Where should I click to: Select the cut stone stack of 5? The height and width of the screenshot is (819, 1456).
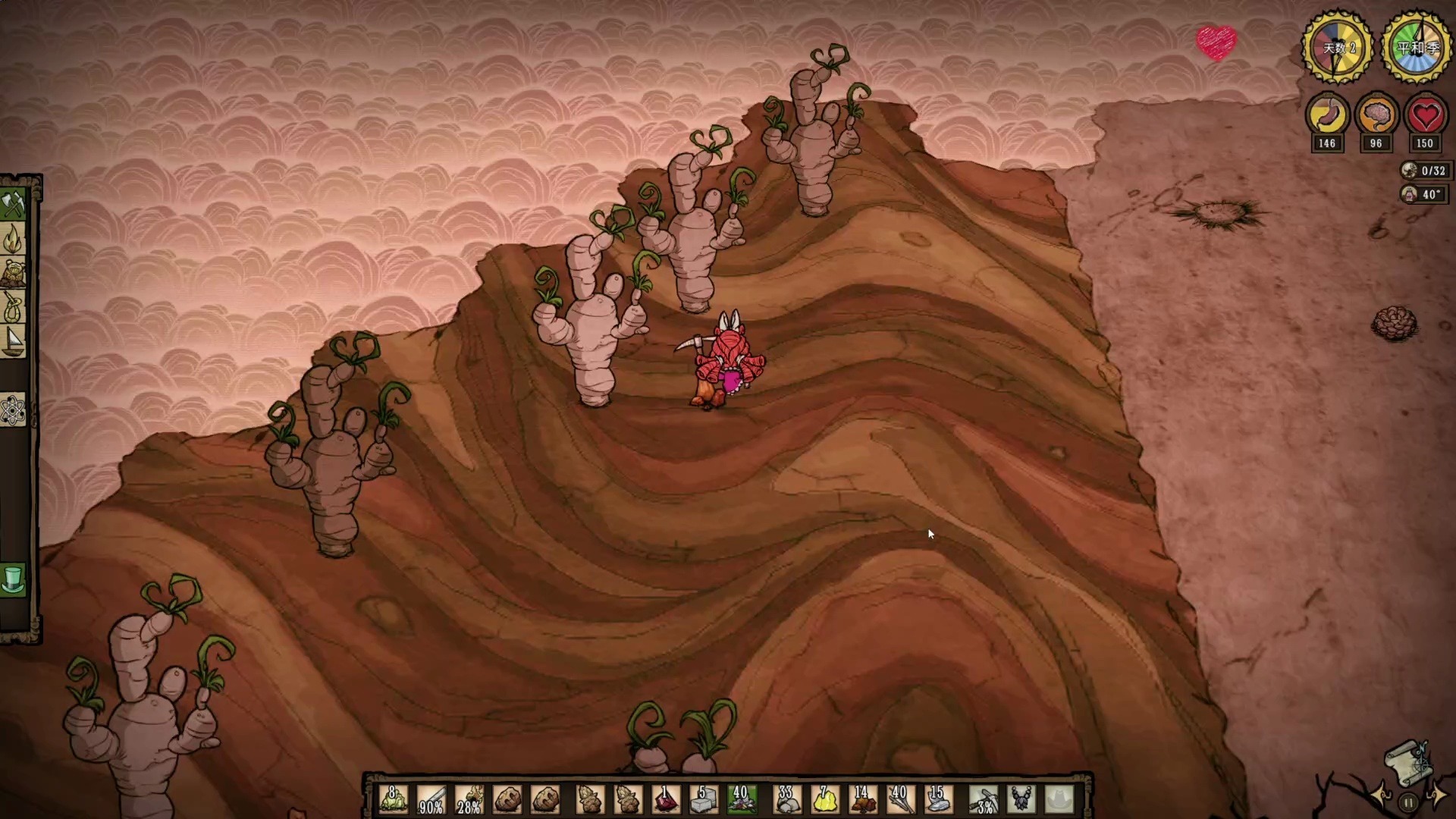[703, 799]
